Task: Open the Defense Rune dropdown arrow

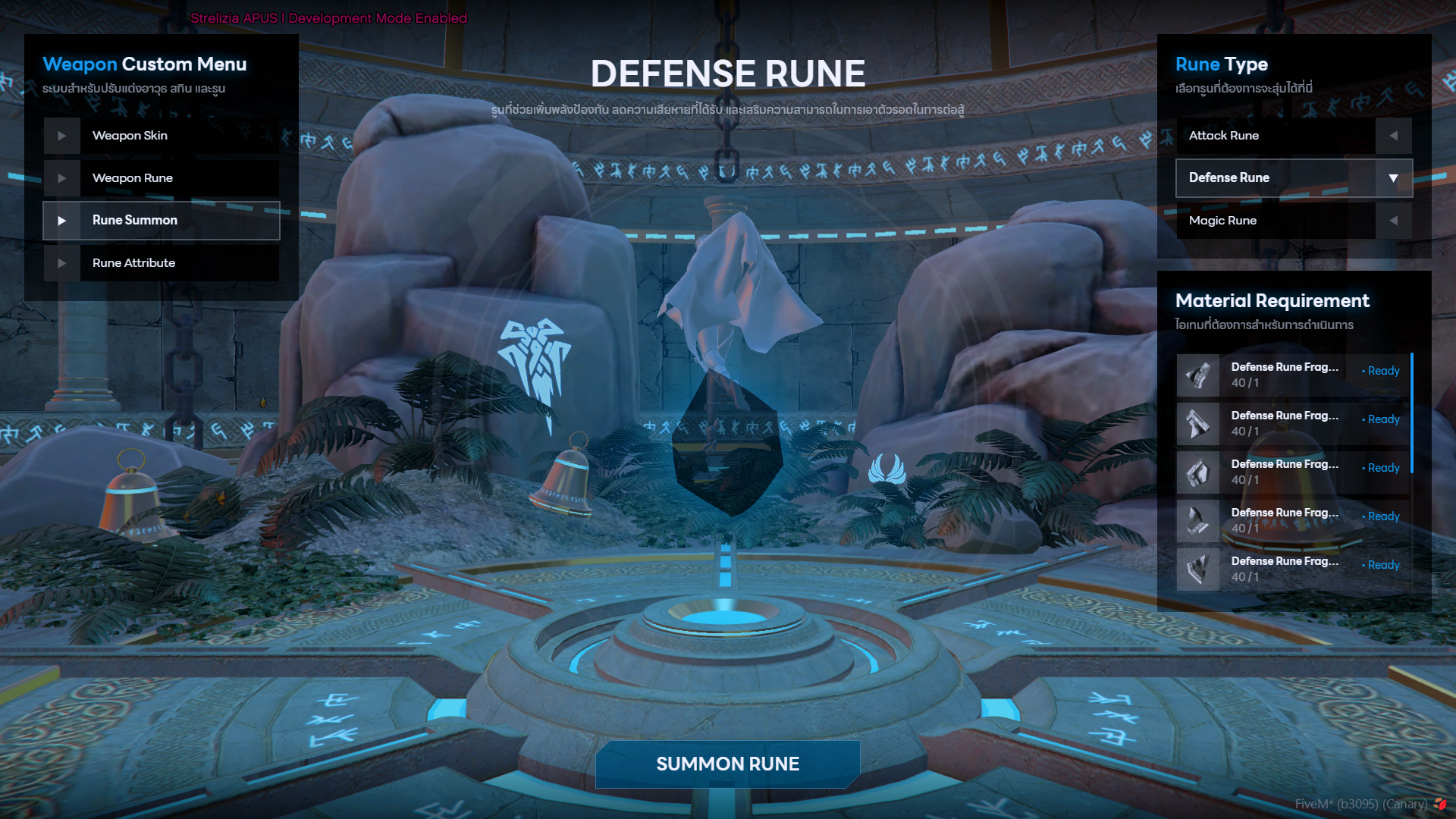Action: point(1393,177)
